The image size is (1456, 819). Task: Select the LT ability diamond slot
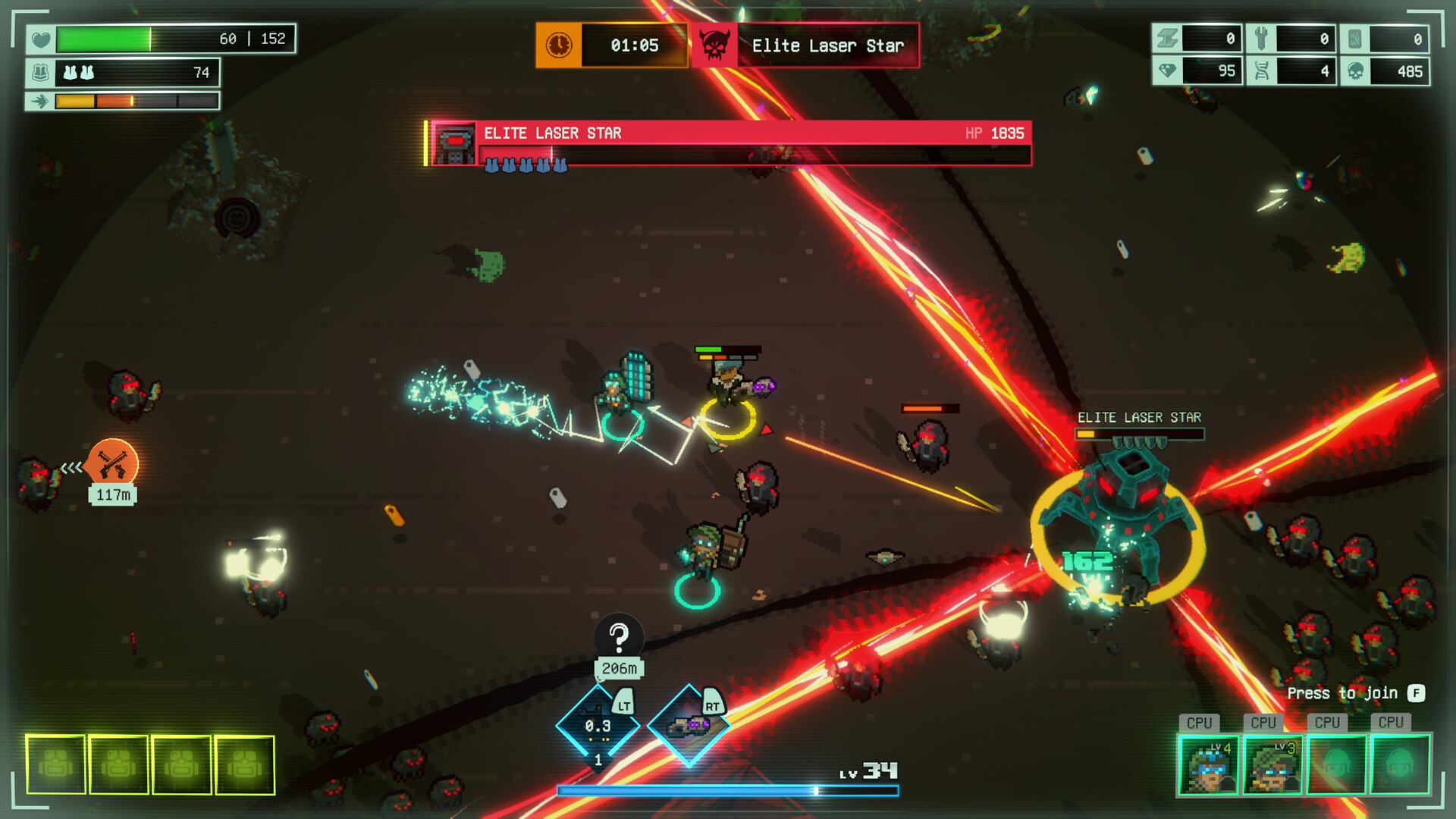(x=598, y=726)
